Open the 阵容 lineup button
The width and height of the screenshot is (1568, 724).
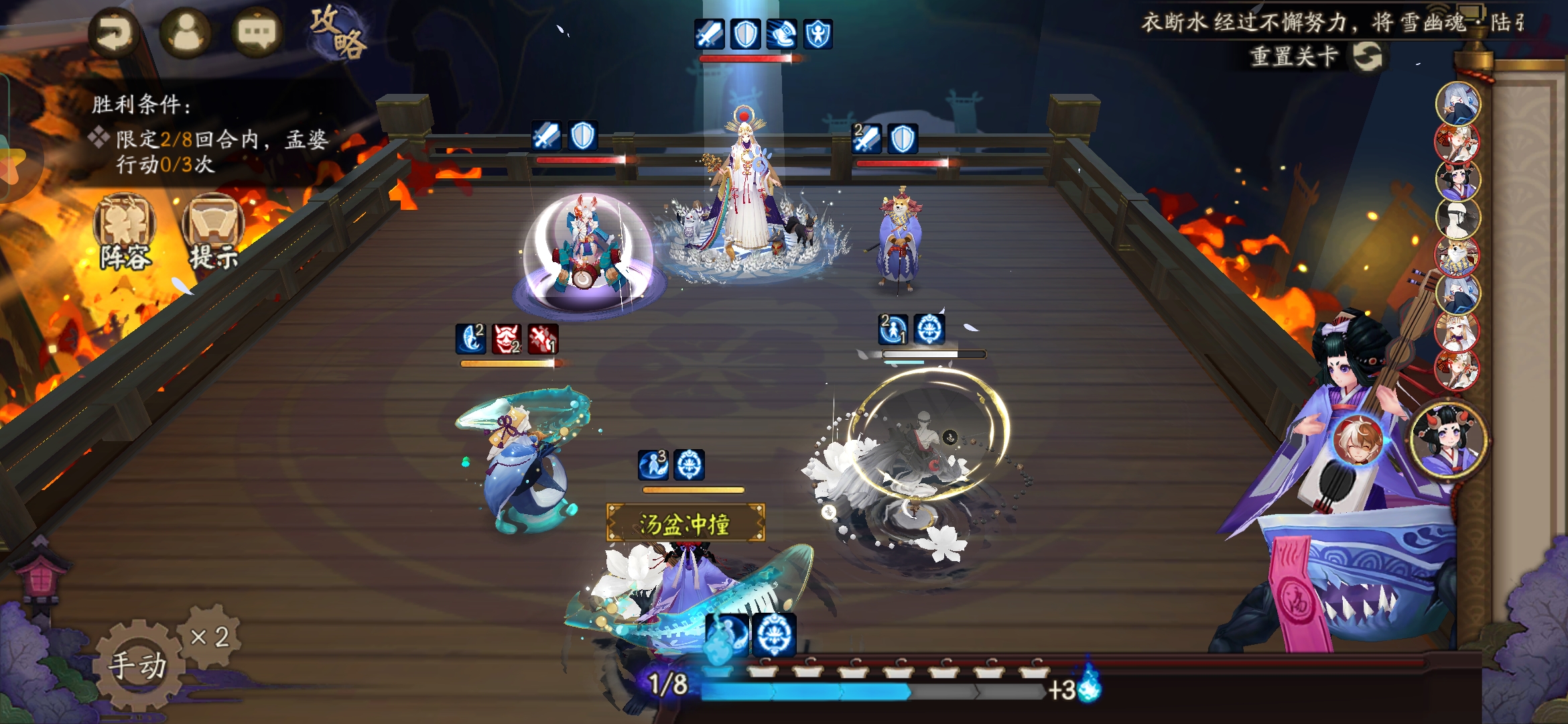[125, 232]
